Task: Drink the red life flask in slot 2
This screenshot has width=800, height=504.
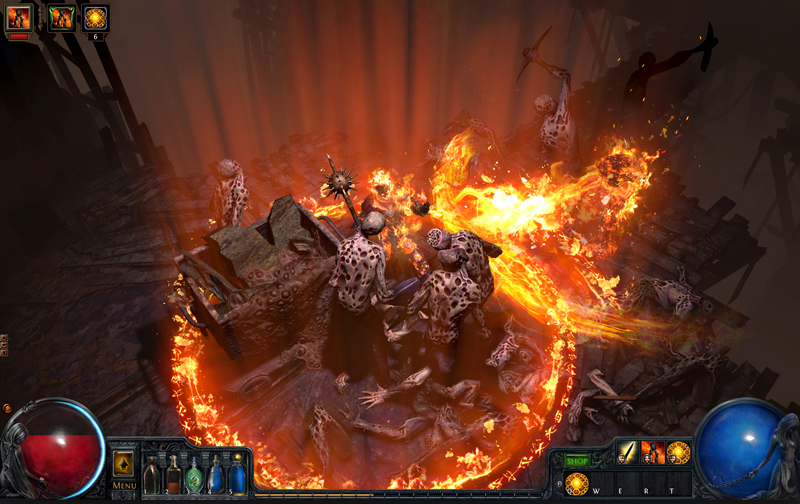Action: click(173, 474)
